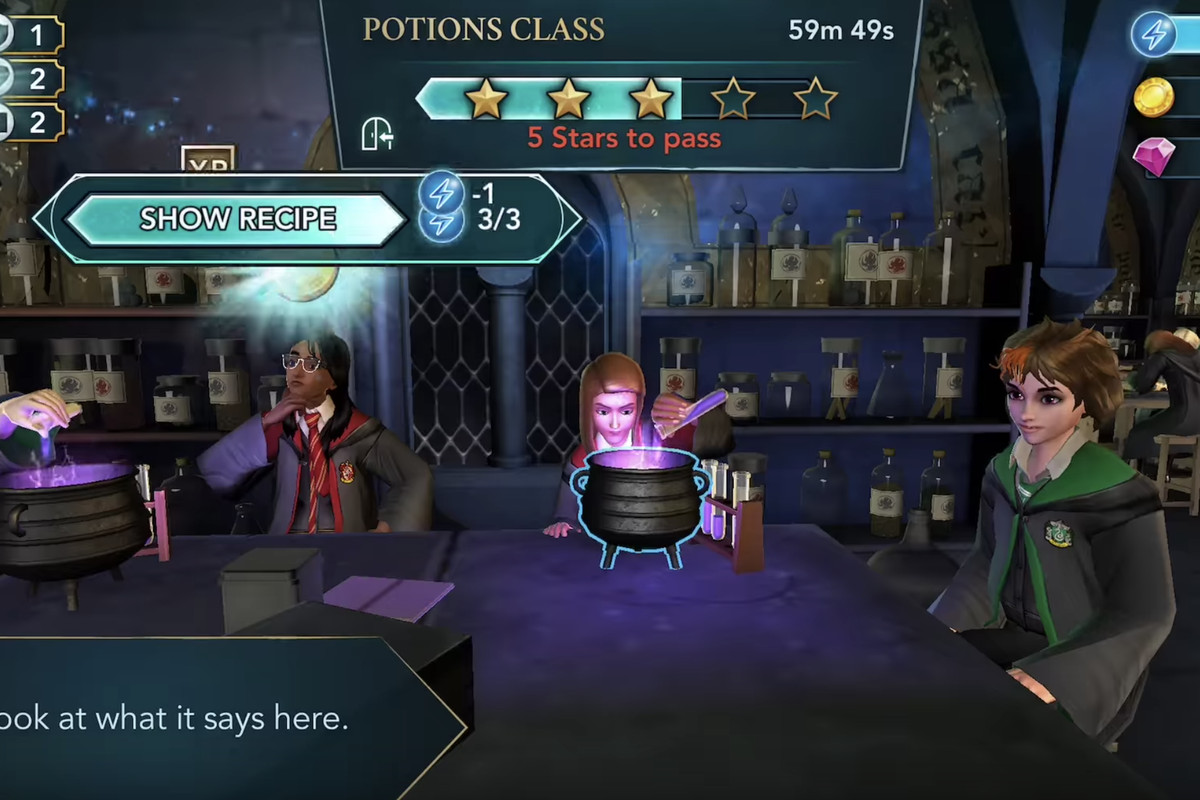Open the attribute badge showing 1
The width and height of the screenshot is (1200, 800).
[30, 36]
